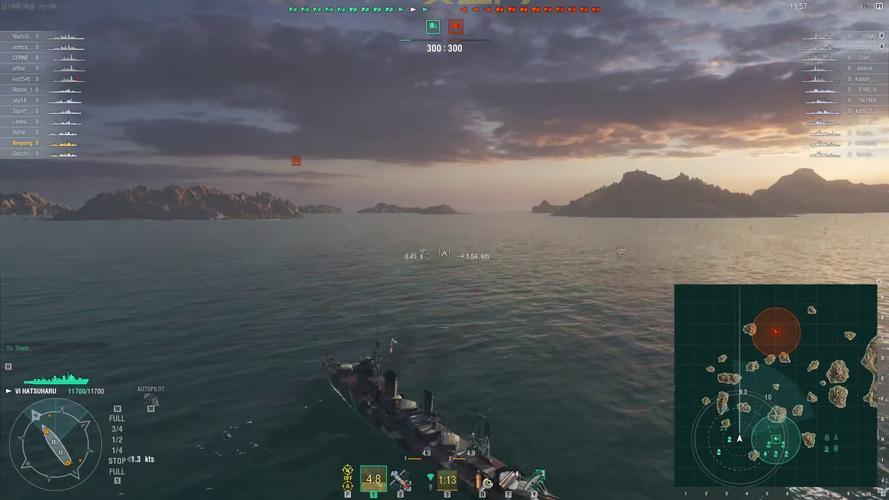Viewport: 889px width, 500px height.
Task: Select the main battery HE shell slot
Action: (x=373, y=479)
